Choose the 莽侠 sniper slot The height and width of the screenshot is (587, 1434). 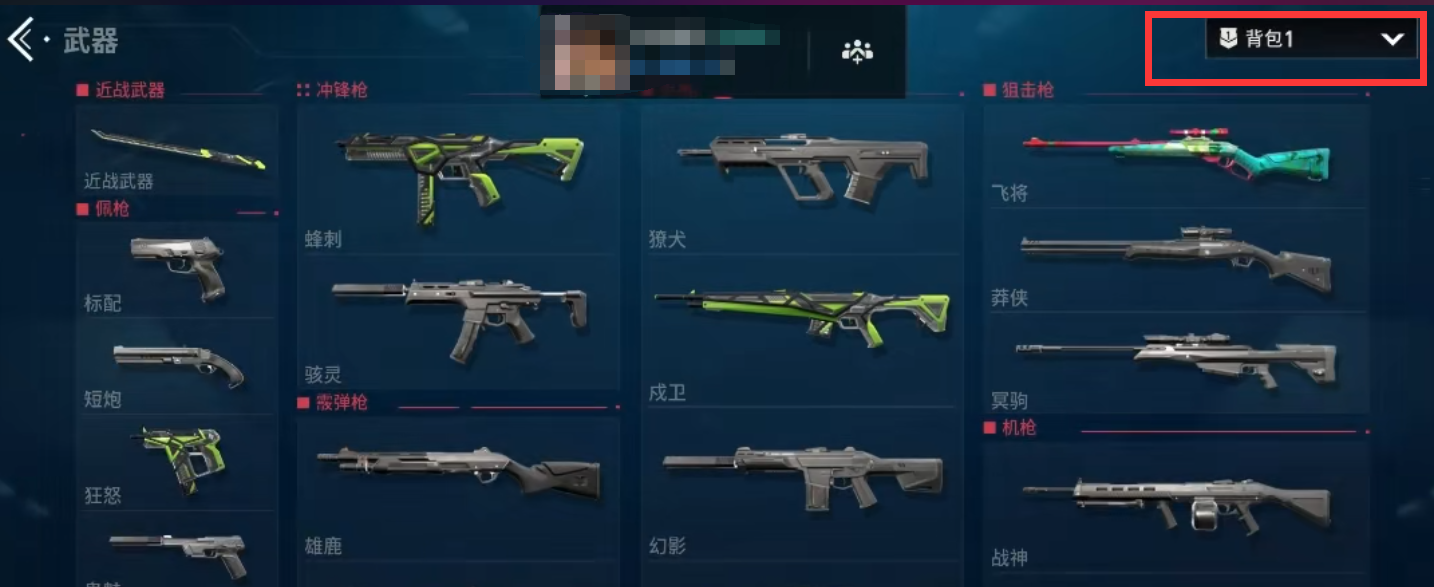pyautogui.click(x=1176, y=263)
